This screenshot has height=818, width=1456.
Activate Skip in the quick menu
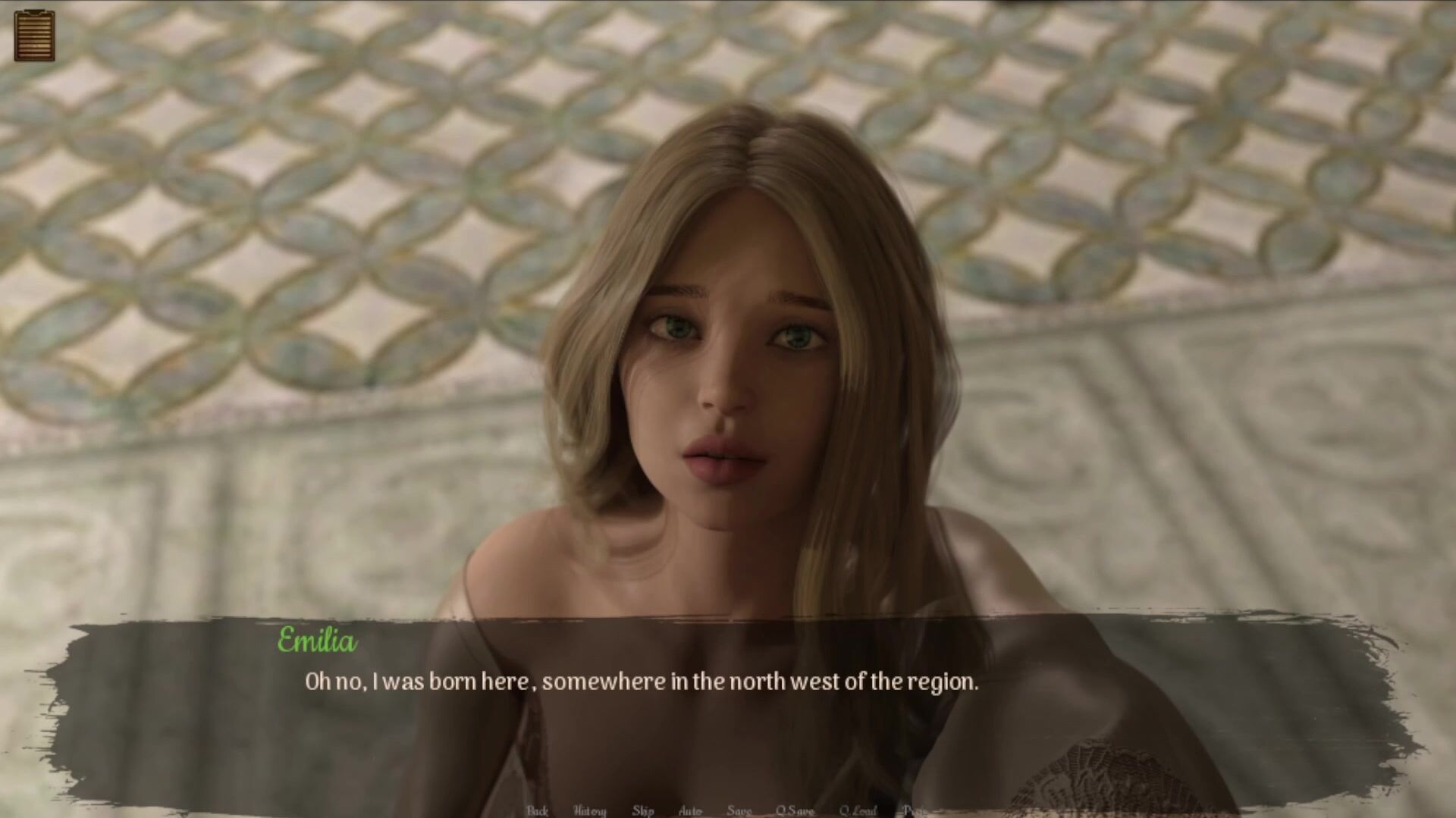tap(643, 810)
